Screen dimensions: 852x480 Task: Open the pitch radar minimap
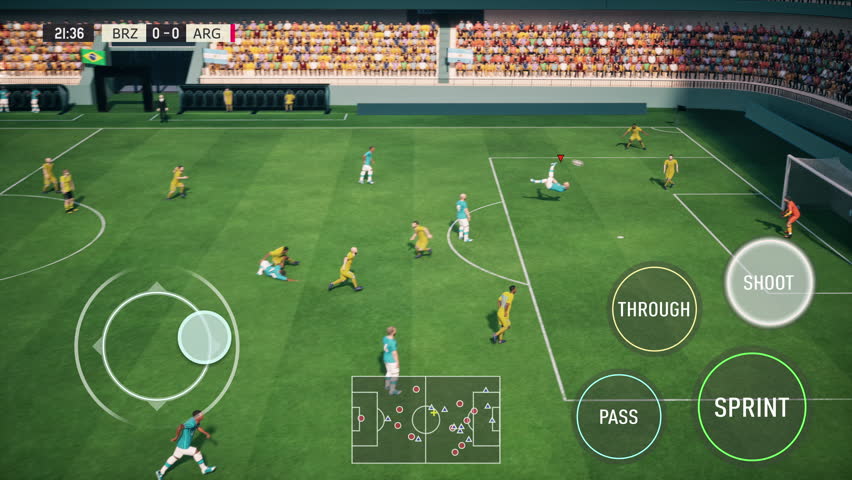(425, 419)
